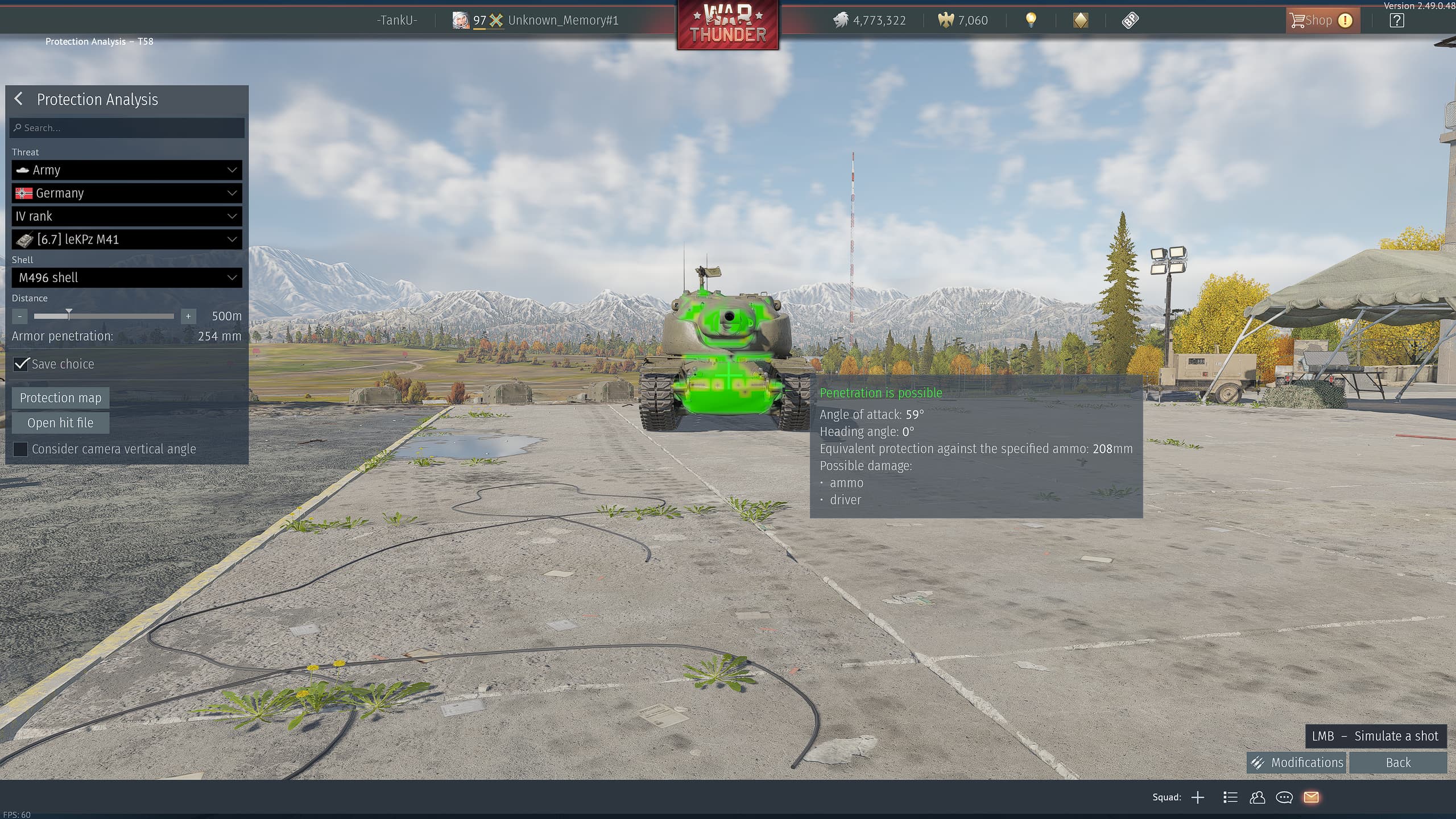Click the Open hit file button
1456x819 pixels.
[60, 423]
